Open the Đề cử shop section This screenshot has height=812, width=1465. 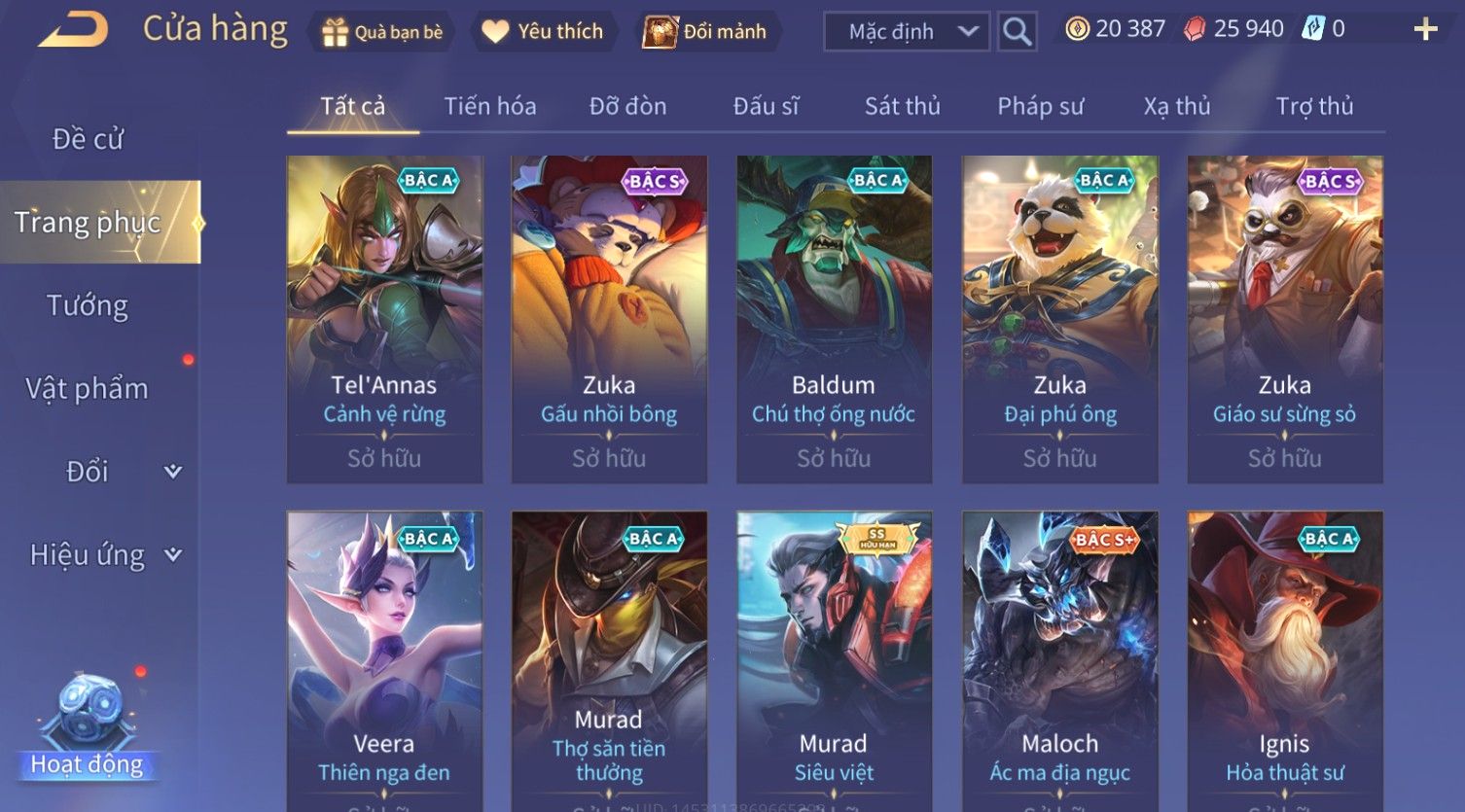coord(88,139)
